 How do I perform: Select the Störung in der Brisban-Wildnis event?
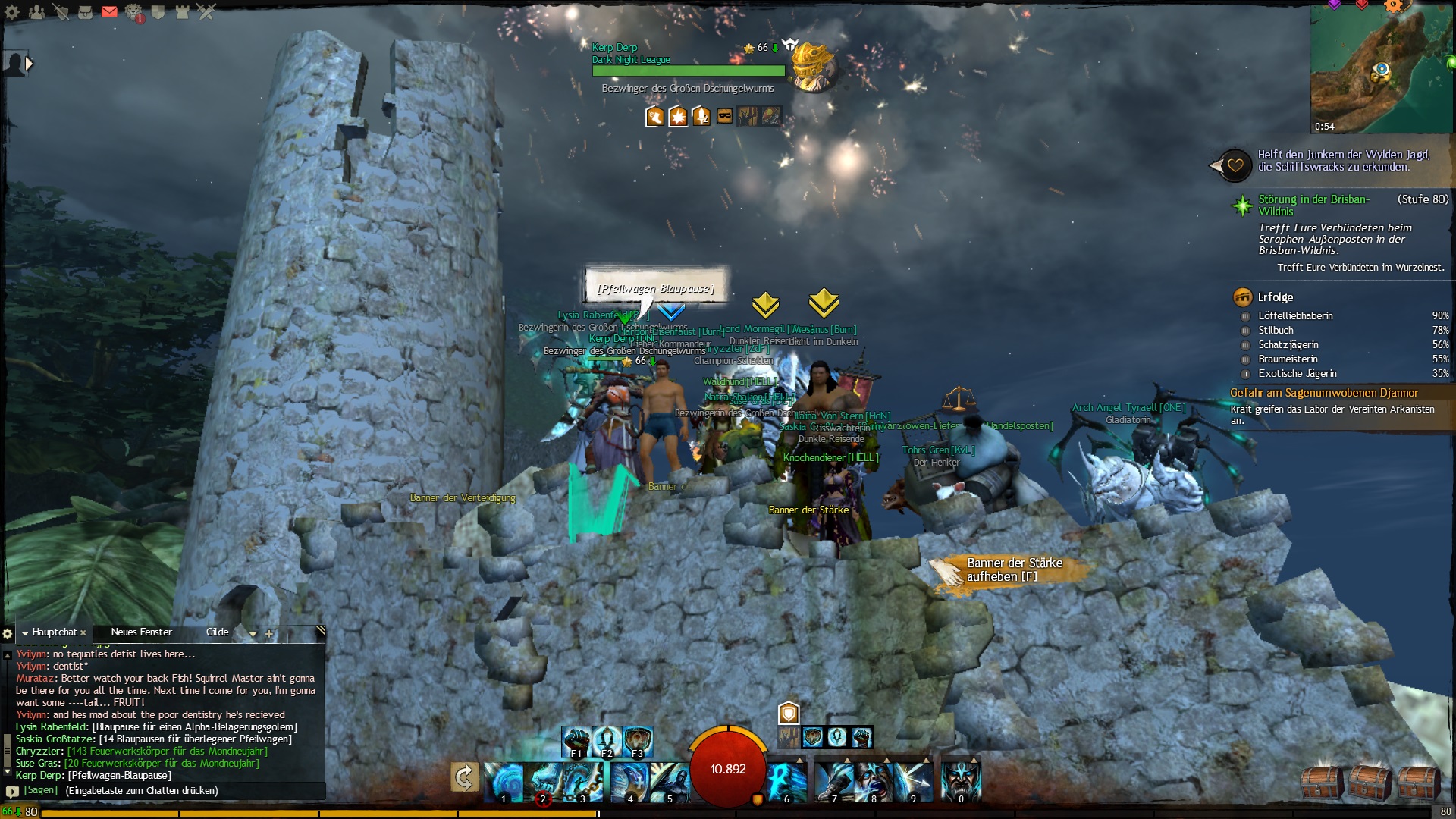(x=1313, y=205)
